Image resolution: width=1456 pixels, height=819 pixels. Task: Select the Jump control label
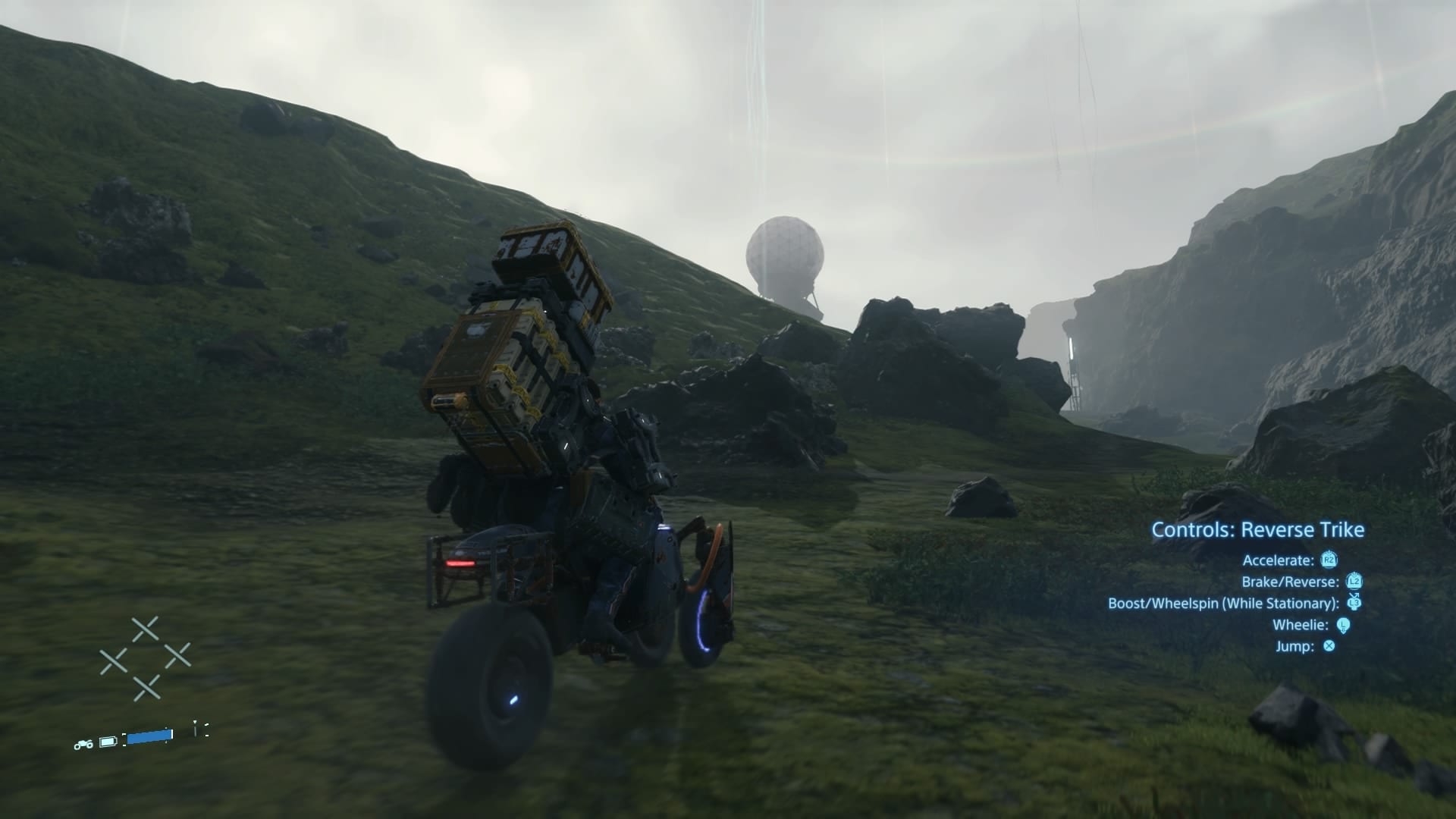tap(1295, 645)
